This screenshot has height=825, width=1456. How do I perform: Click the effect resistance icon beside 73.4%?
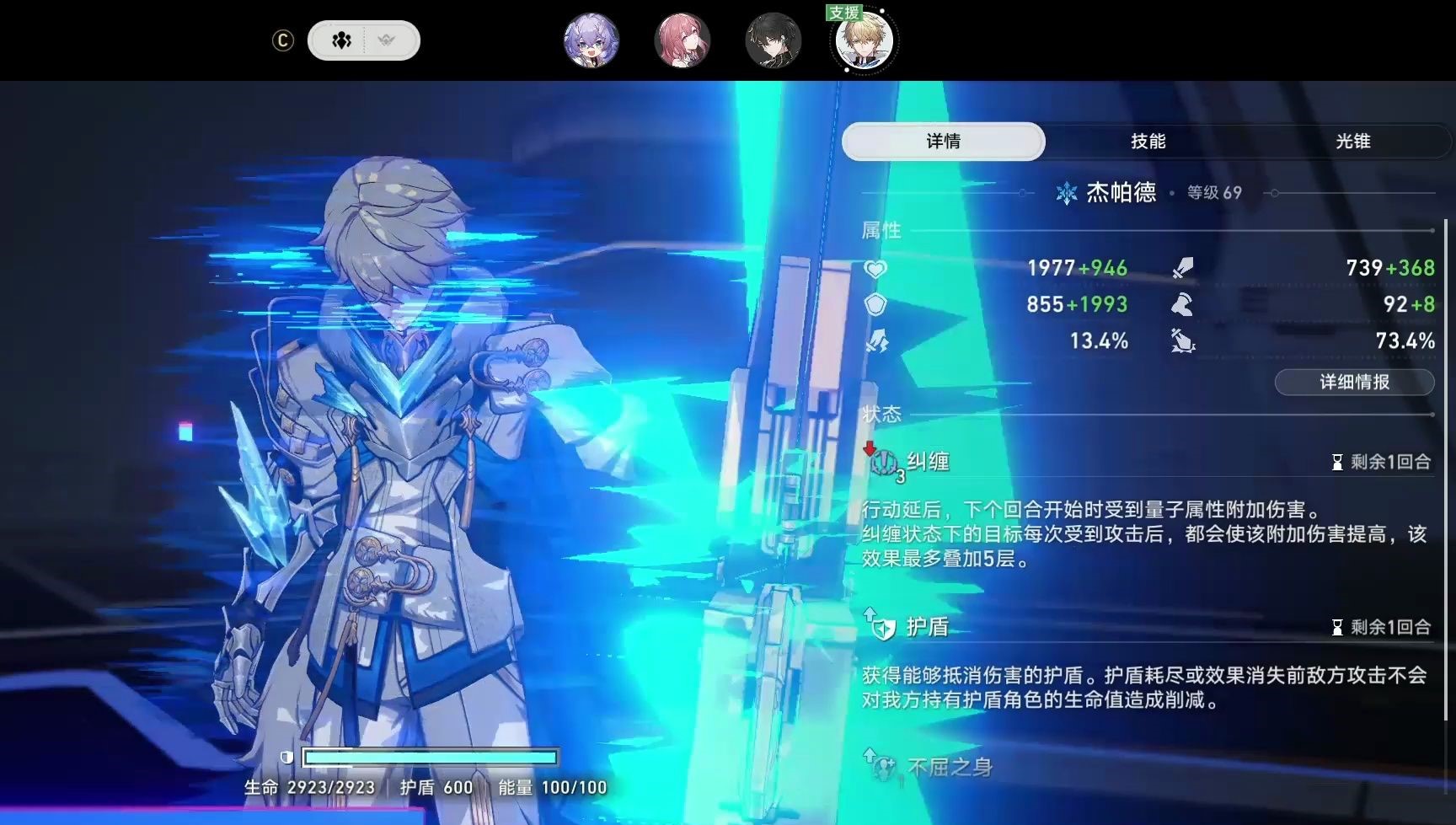tap(1183, 340)
